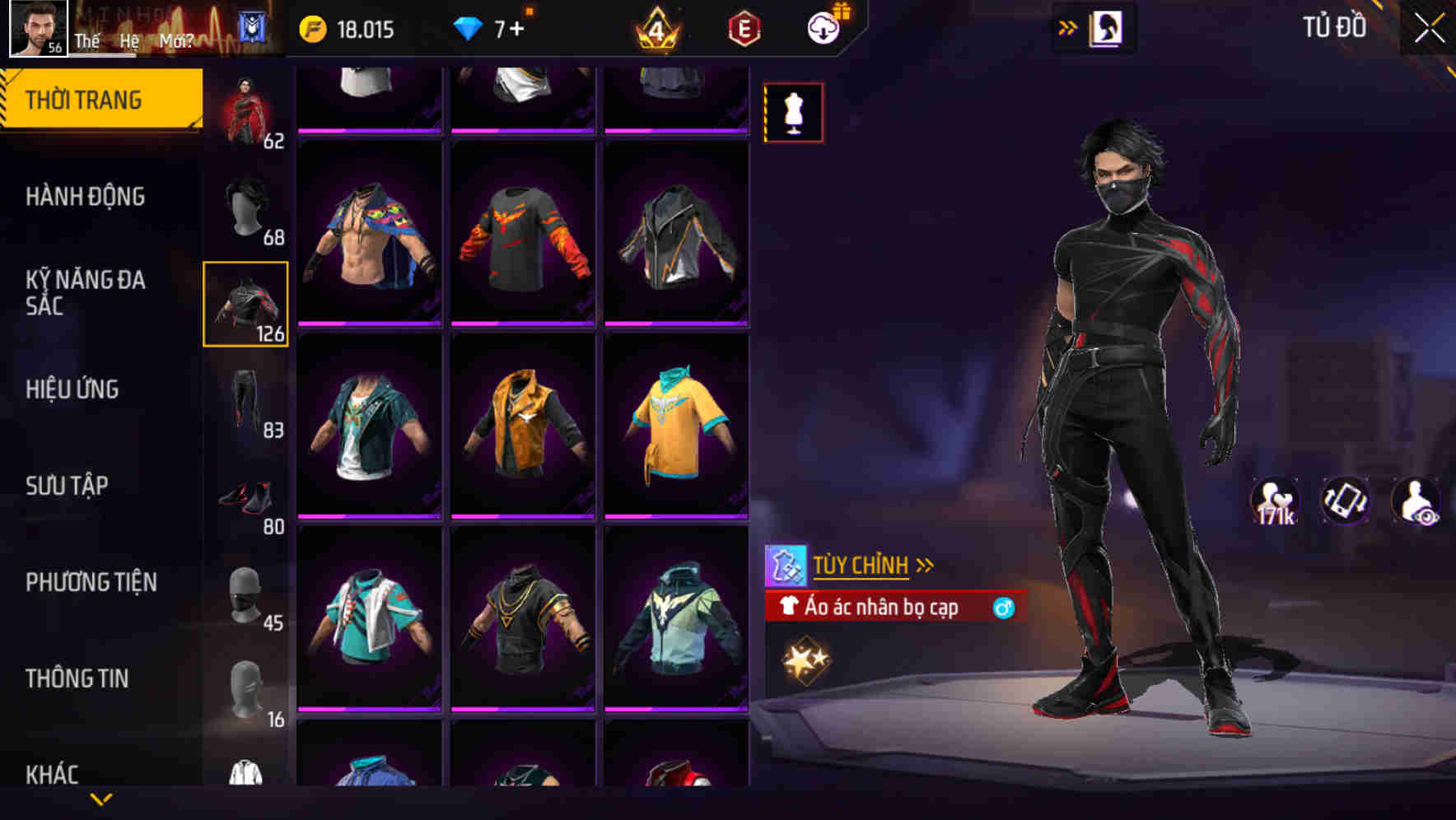Open the double-arrow chevron beside Tùy Chỉnh
Image resolution: width=1456 pixels, height=820 pixels.
click(x=926, y=564)
